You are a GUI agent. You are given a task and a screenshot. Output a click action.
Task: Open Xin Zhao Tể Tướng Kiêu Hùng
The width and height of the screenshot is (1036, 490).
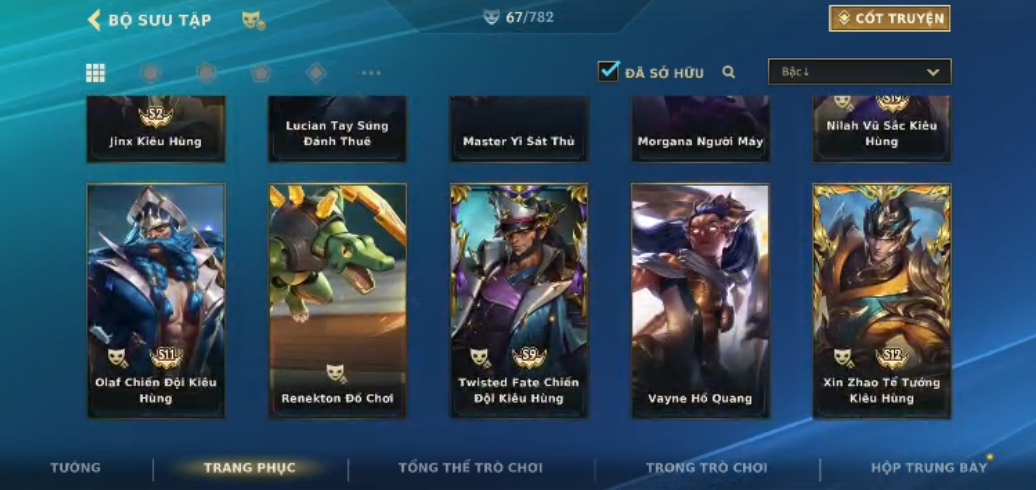click(882, 300)
